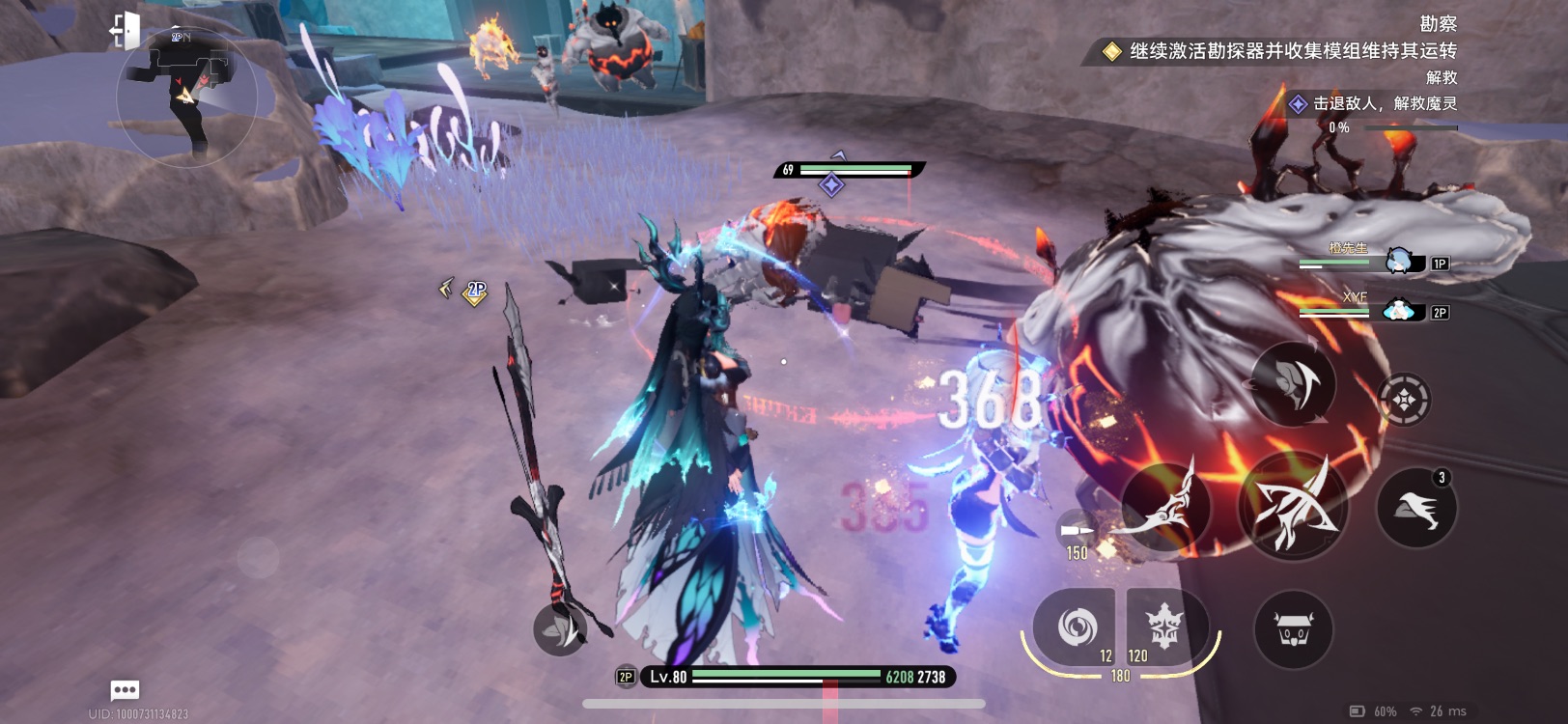Screen dimensions: 1568x724
Task: Open the circular minimap
Action: pyautogui.click(x=186, y=97)
